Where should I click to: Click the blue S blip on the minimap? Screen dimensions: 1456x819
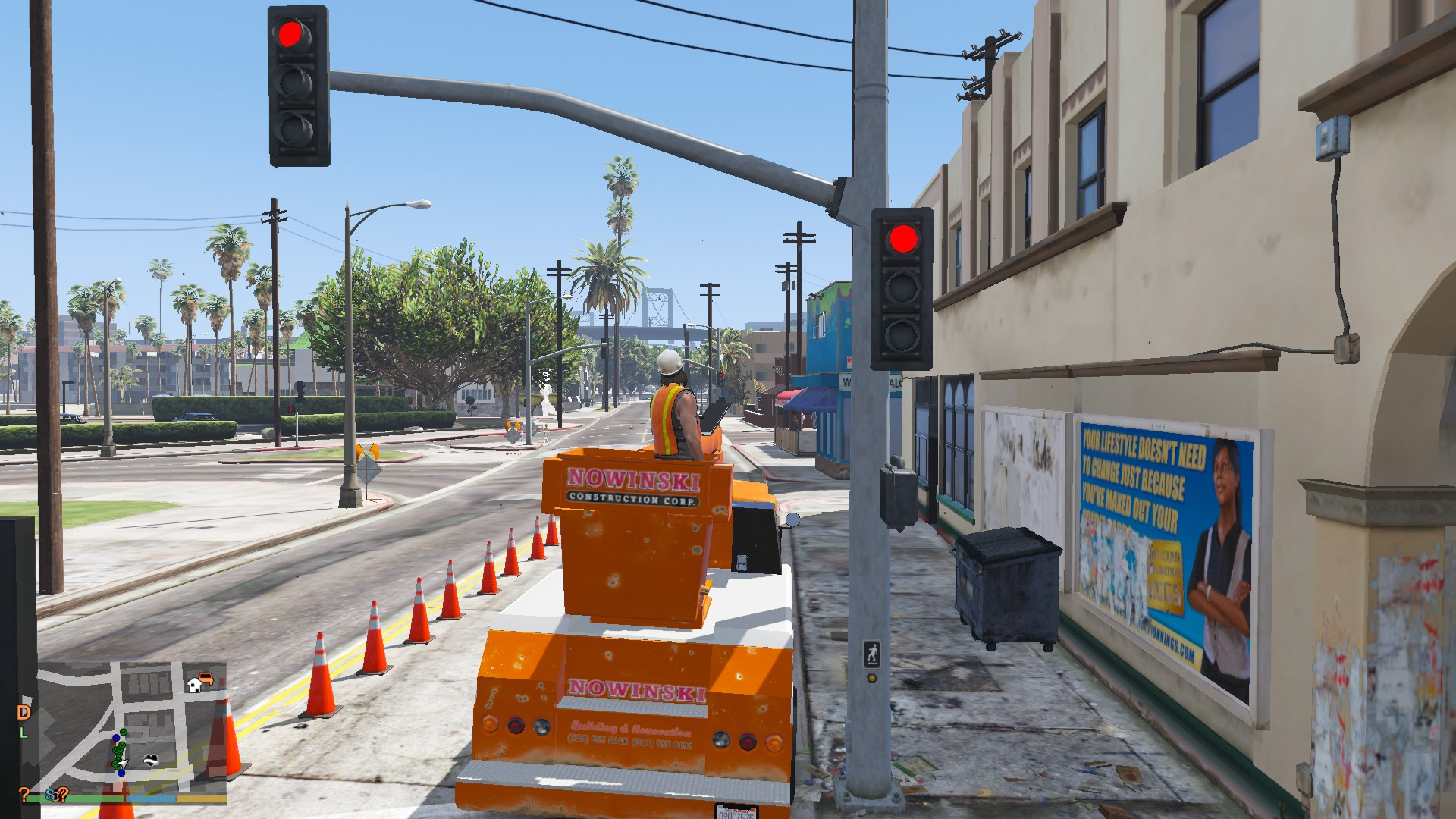pyautogui.click(x=49, y=795)
